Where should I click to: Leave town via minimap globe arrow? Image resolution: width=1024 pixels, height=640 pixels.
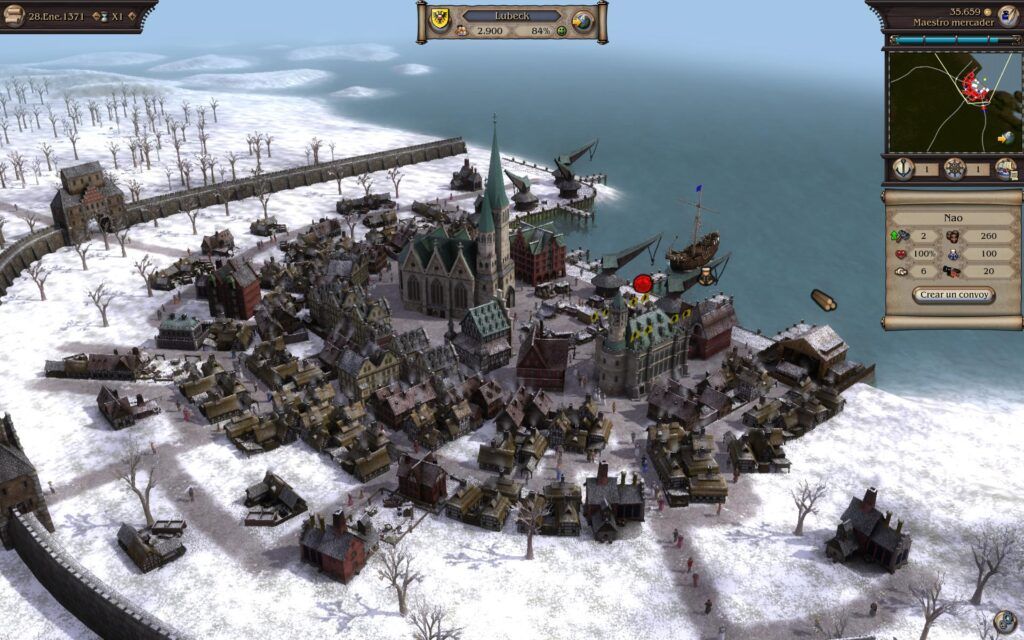(1005, 138)
